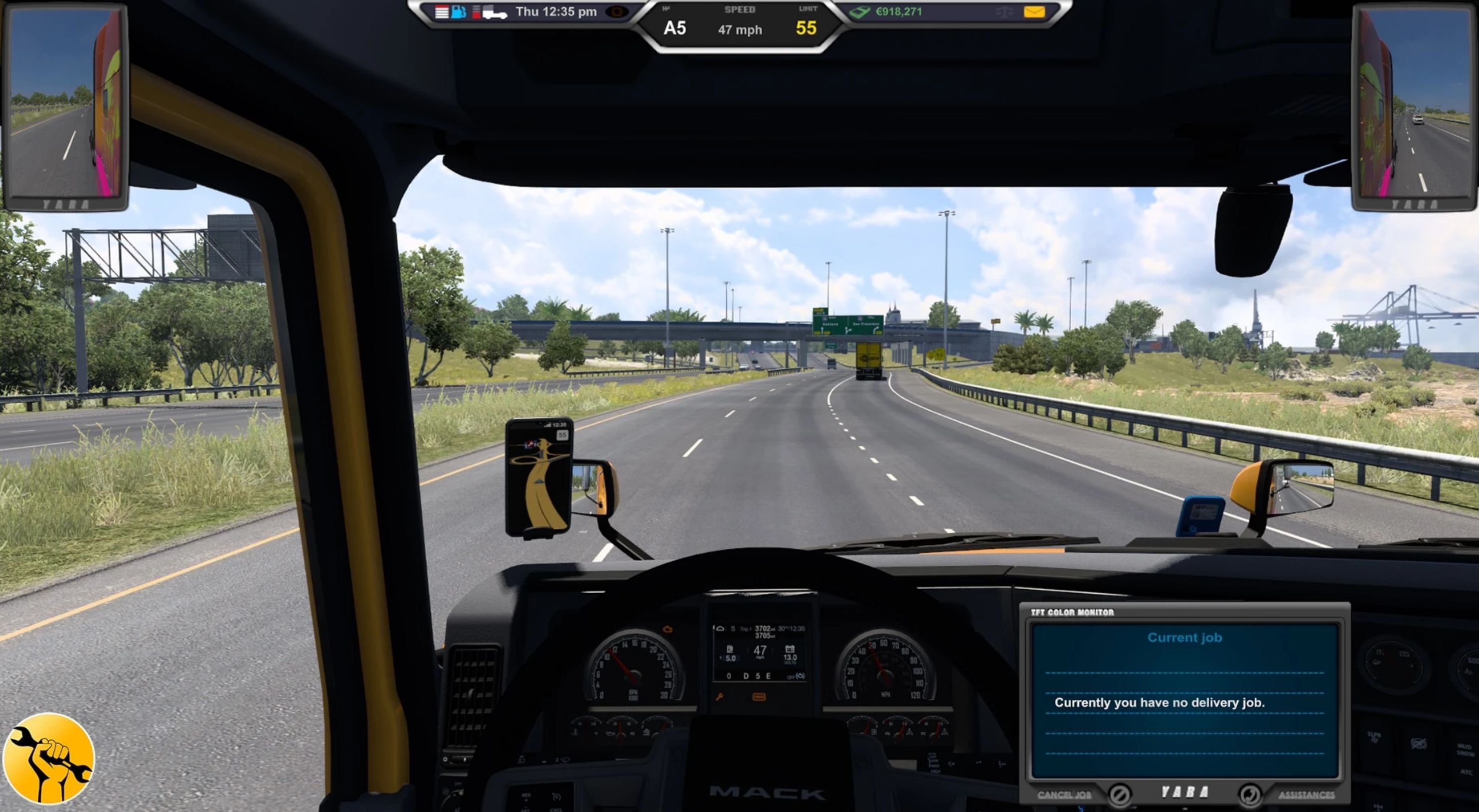1479x812 pixels.
Task: Click the wrench fist logo badge
Action: tap(48, 759)
